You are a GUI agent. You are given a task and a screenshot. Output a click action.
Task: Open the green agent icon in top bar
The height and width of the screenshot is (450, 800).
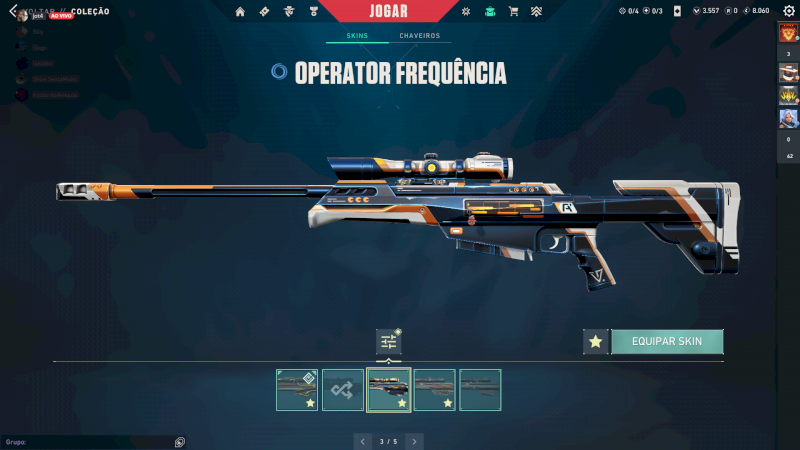pos(489,12)
